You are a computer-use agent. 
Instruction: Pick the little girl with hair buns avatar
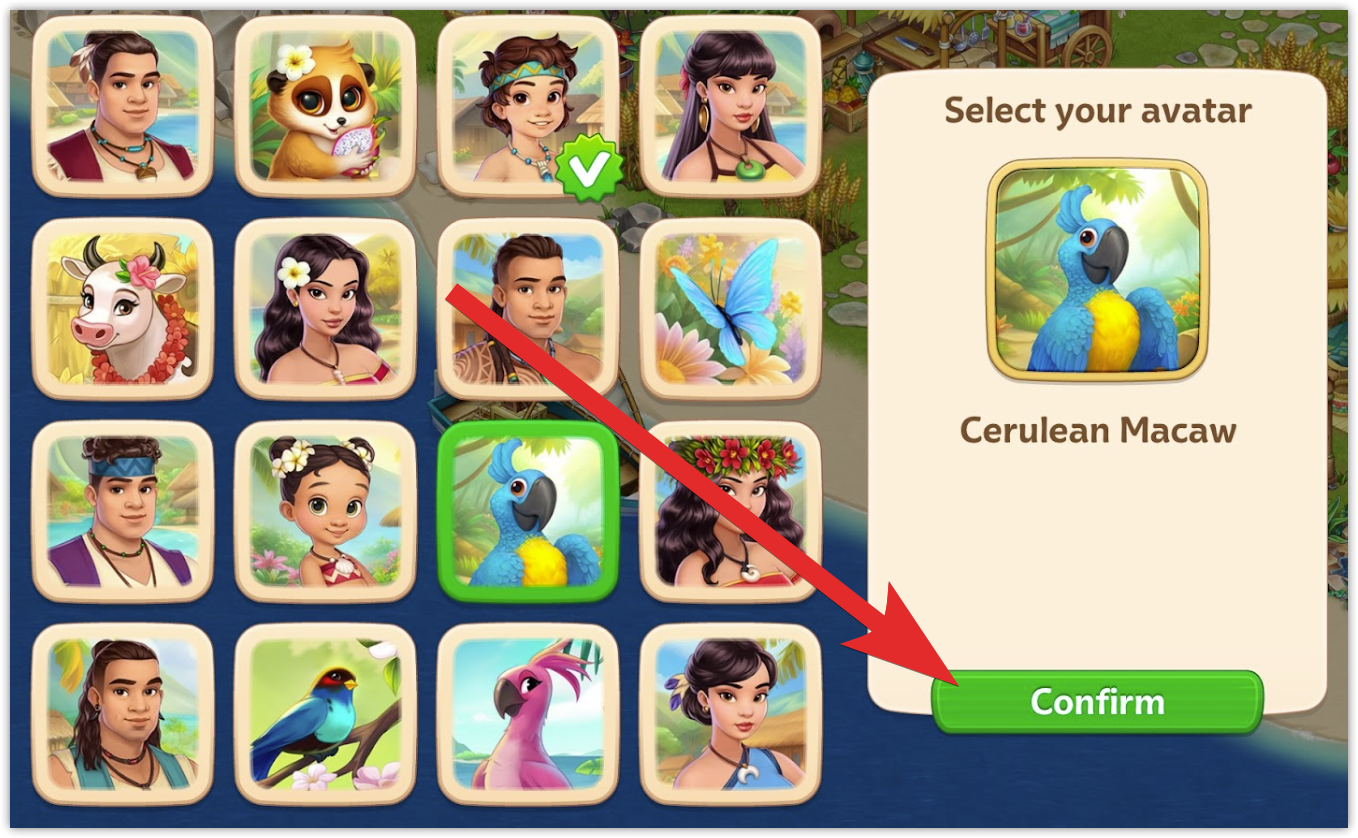(325, 511)
